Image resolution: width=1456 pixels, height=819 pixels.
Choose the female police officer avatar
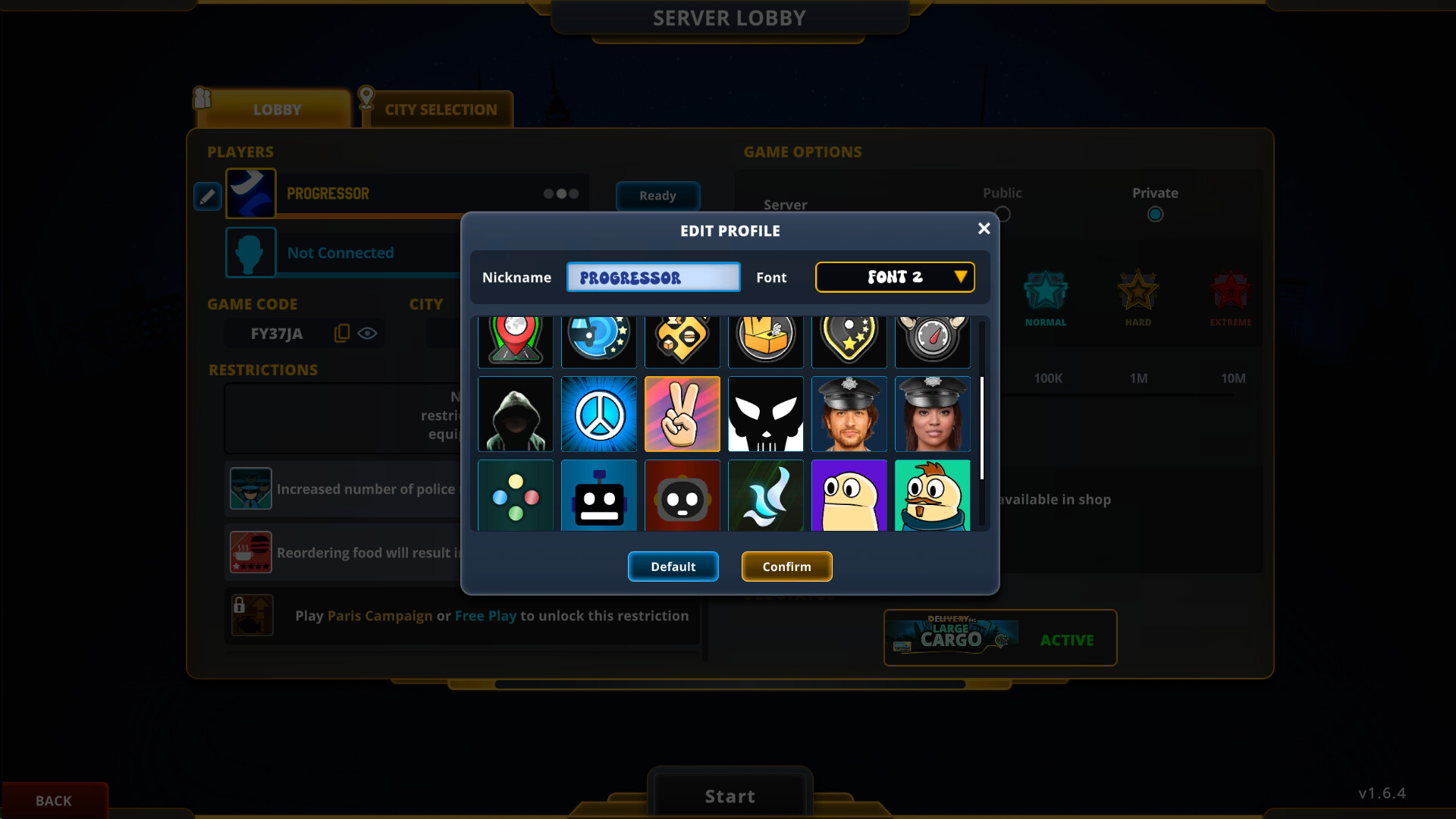click(x=932, y=414)
